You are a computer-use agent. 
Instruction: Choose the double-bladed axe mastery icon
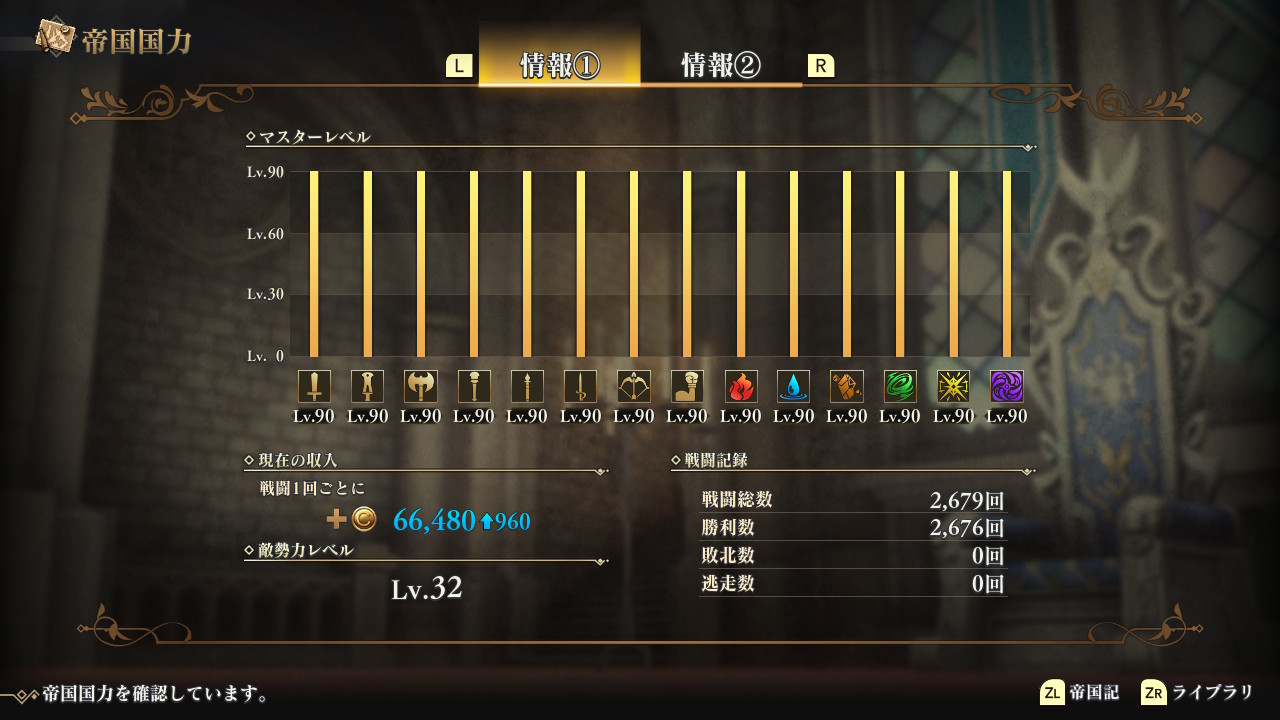pyautogui.click(x=421, y=386)
